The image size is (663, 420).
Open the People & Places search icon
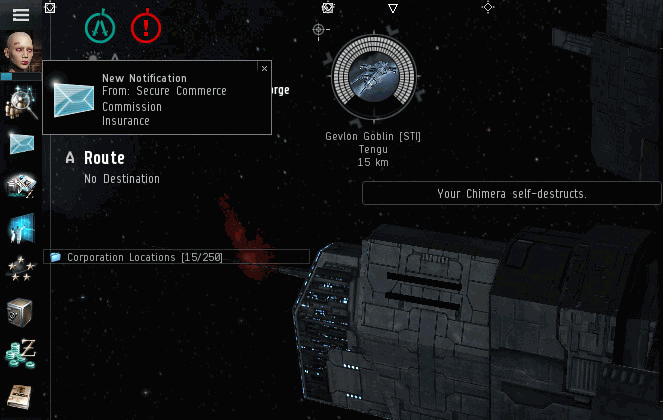click(x=21, y=101)
